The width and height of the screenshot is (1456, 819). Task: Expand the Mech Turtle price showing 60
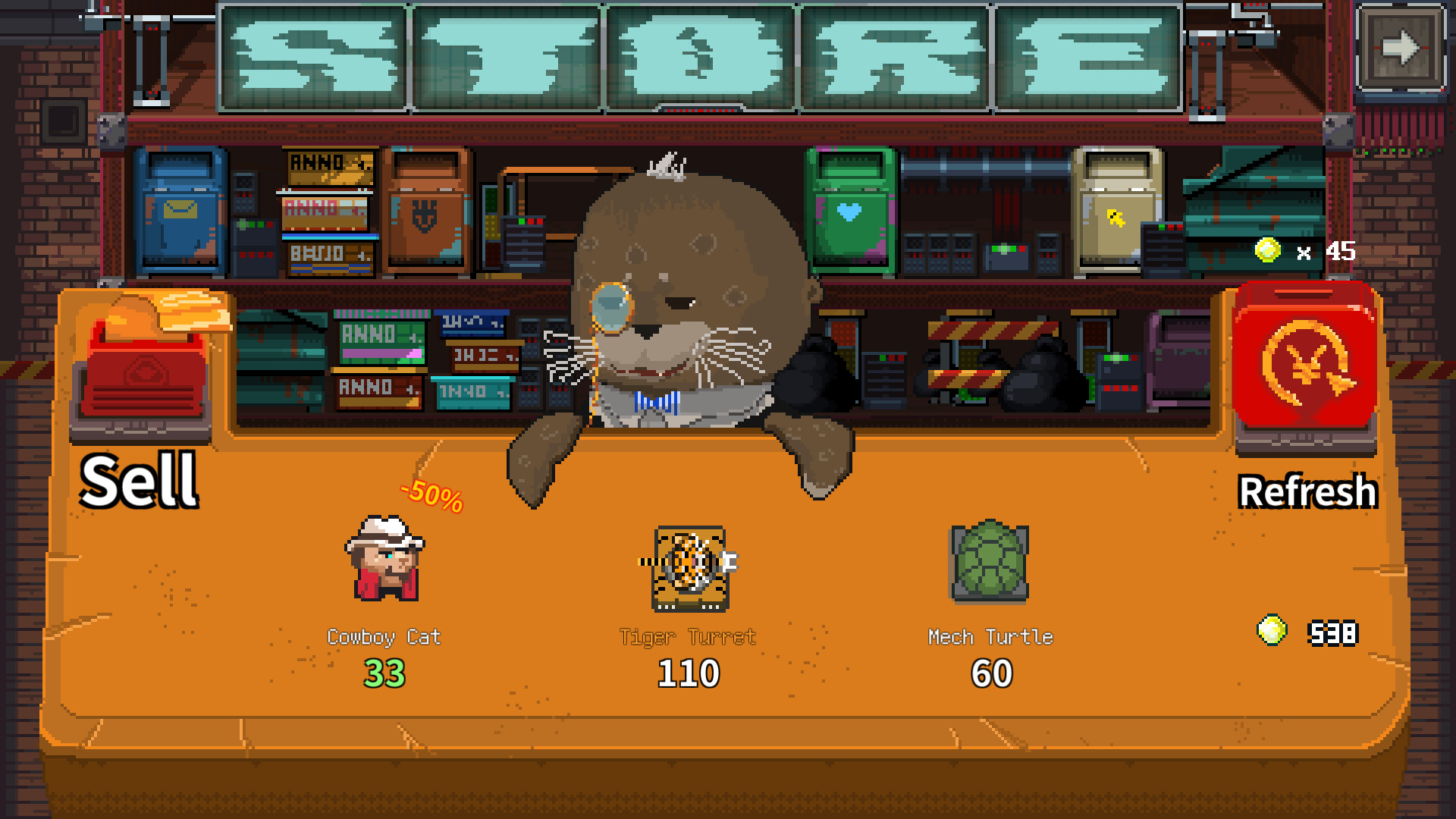[x=991, y=671]
